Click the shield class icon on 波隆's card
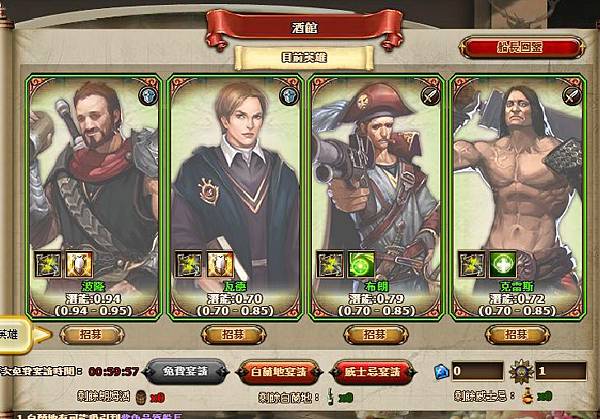 click(149, 96)
